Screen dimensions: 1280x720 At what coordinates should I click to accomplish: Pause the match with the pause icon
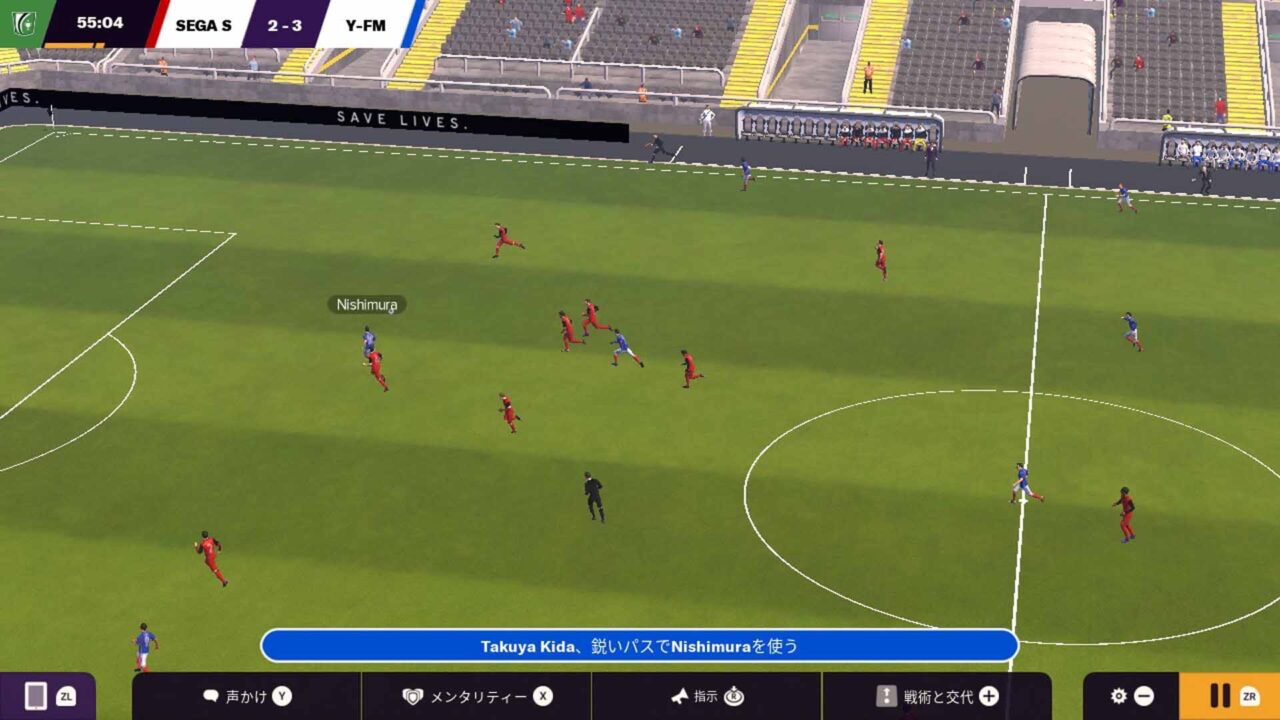tap(1222, 696)
